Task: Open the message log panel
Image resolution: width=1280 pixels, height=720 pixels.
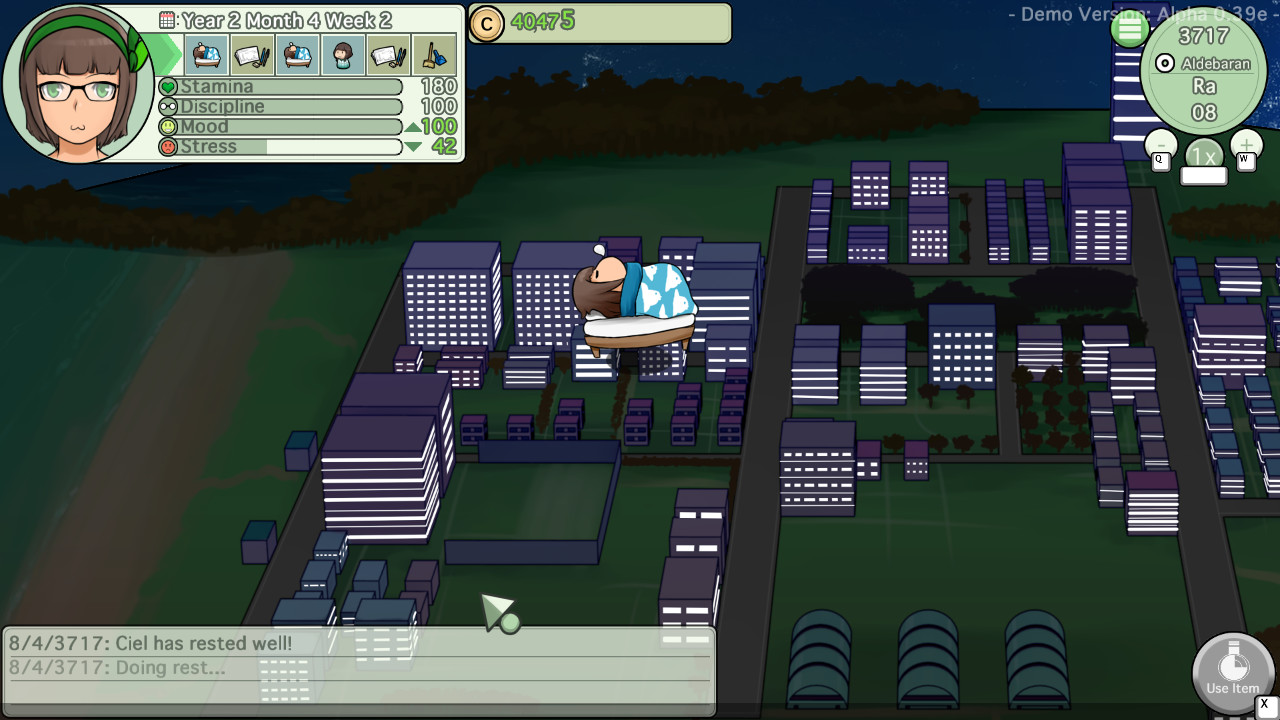Action: click(360, 668)
